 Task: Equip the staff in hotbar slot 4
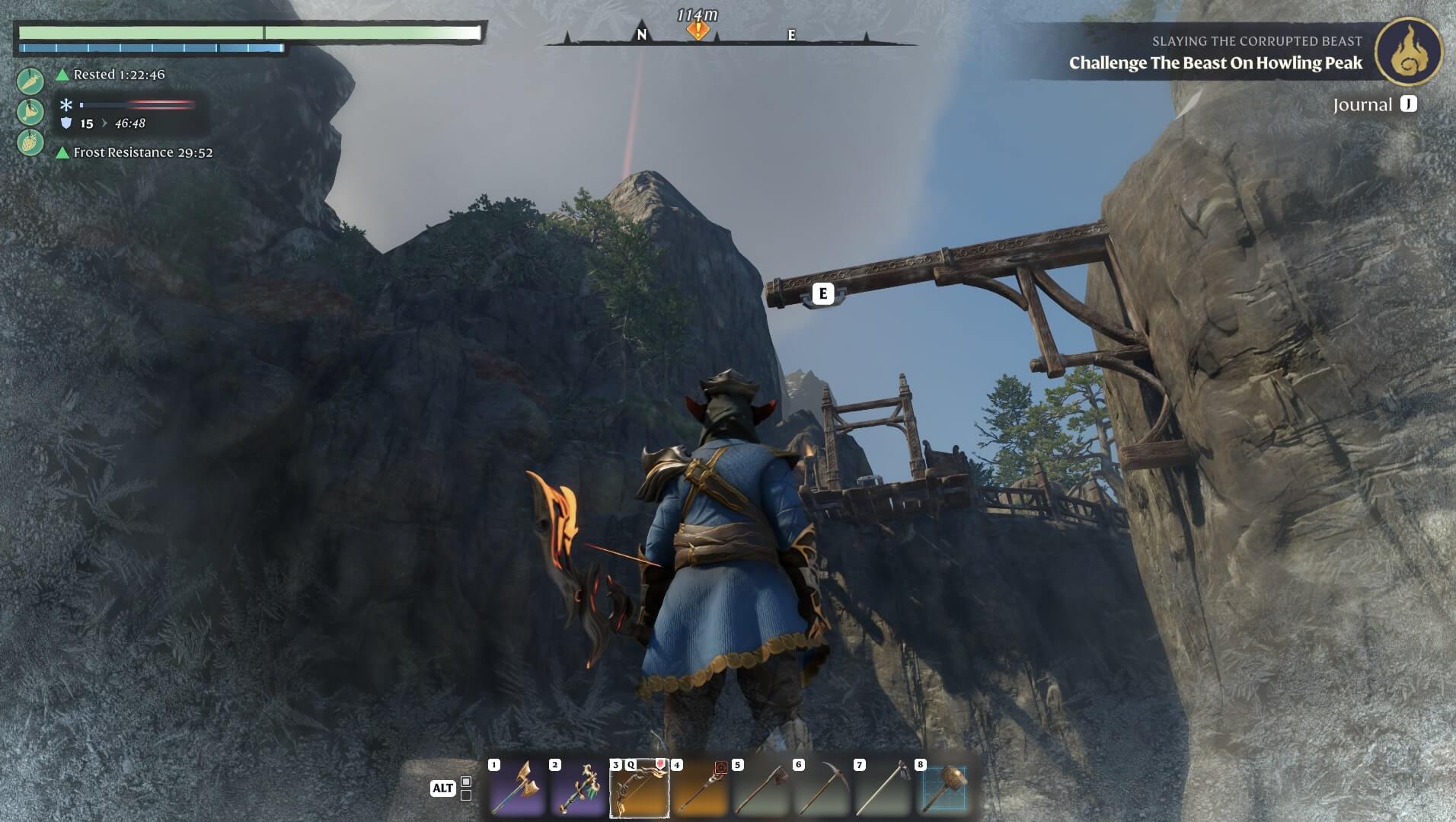click(x=700, y=788)
